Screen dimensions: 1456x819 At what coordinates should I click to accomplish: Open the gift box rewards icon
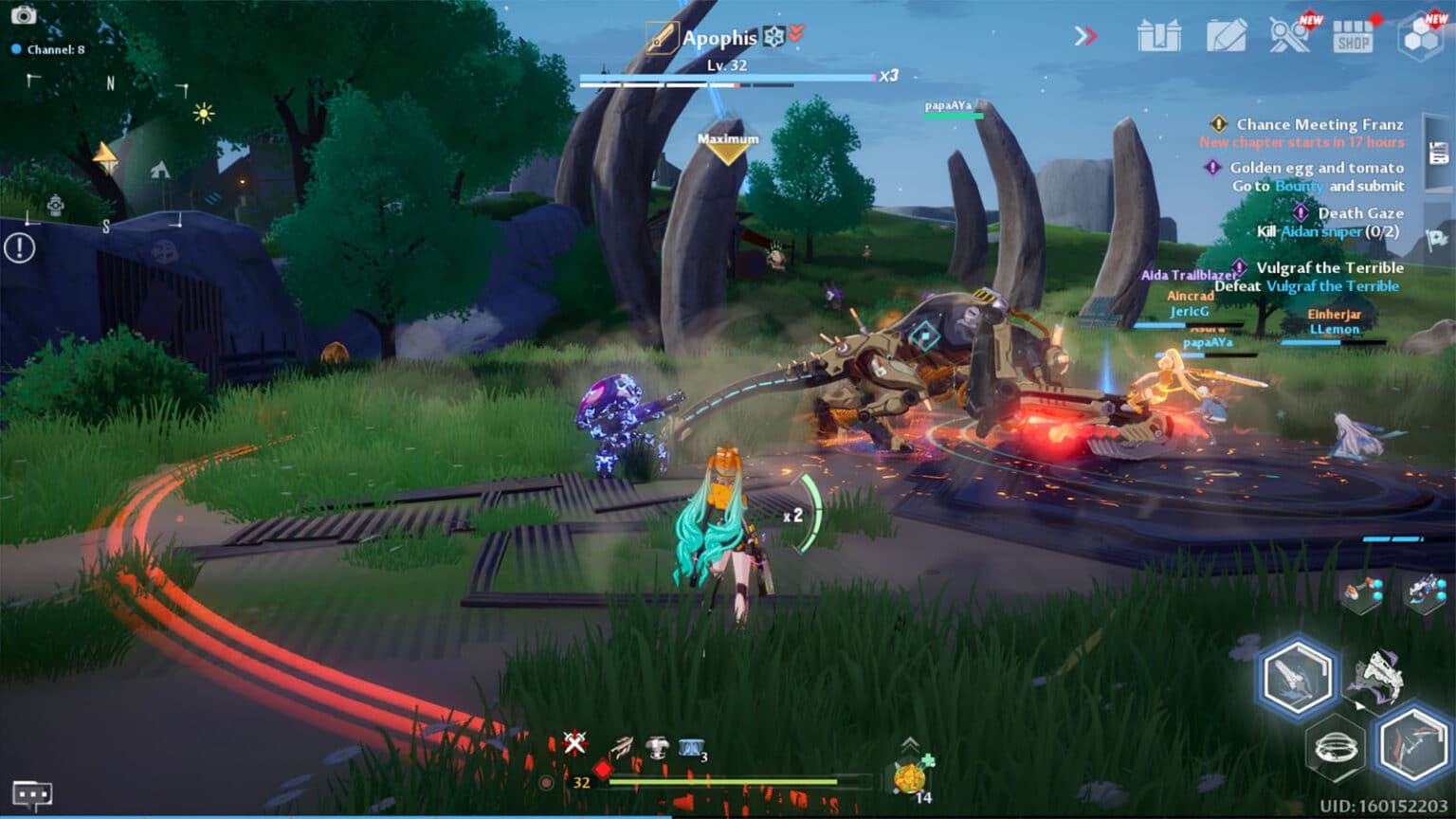pos(1158,36)
